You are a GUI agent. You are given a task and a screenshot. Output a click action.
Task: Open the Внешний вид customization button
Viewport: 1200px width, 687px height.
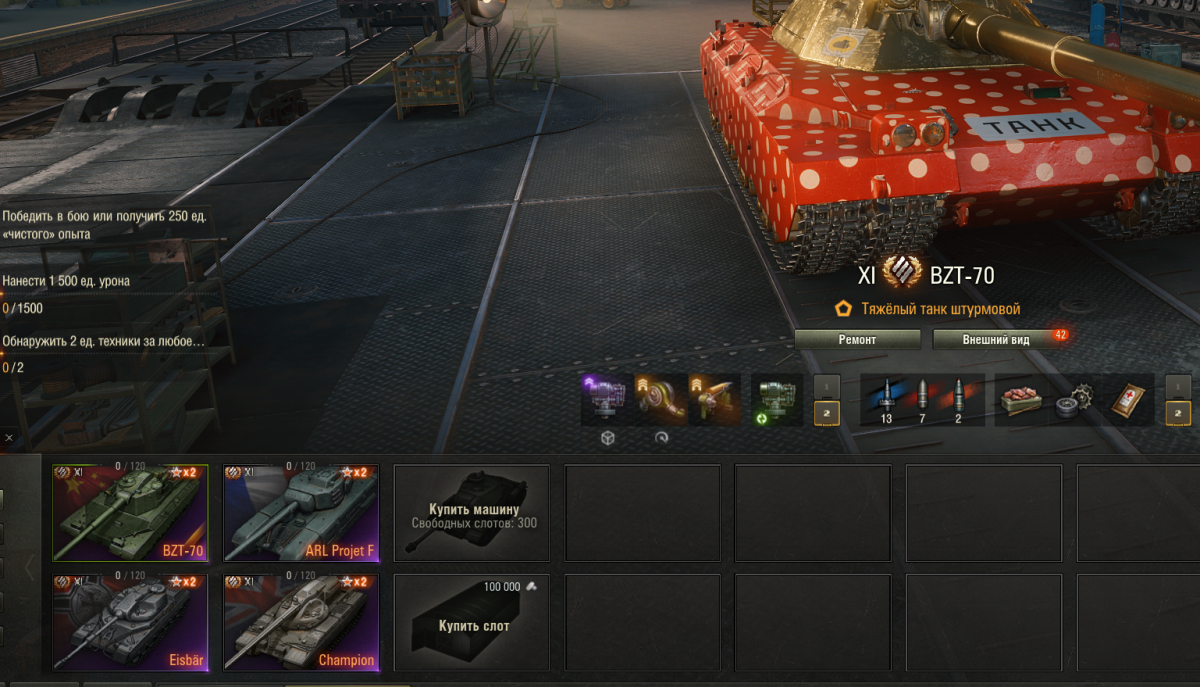point(996,340)
